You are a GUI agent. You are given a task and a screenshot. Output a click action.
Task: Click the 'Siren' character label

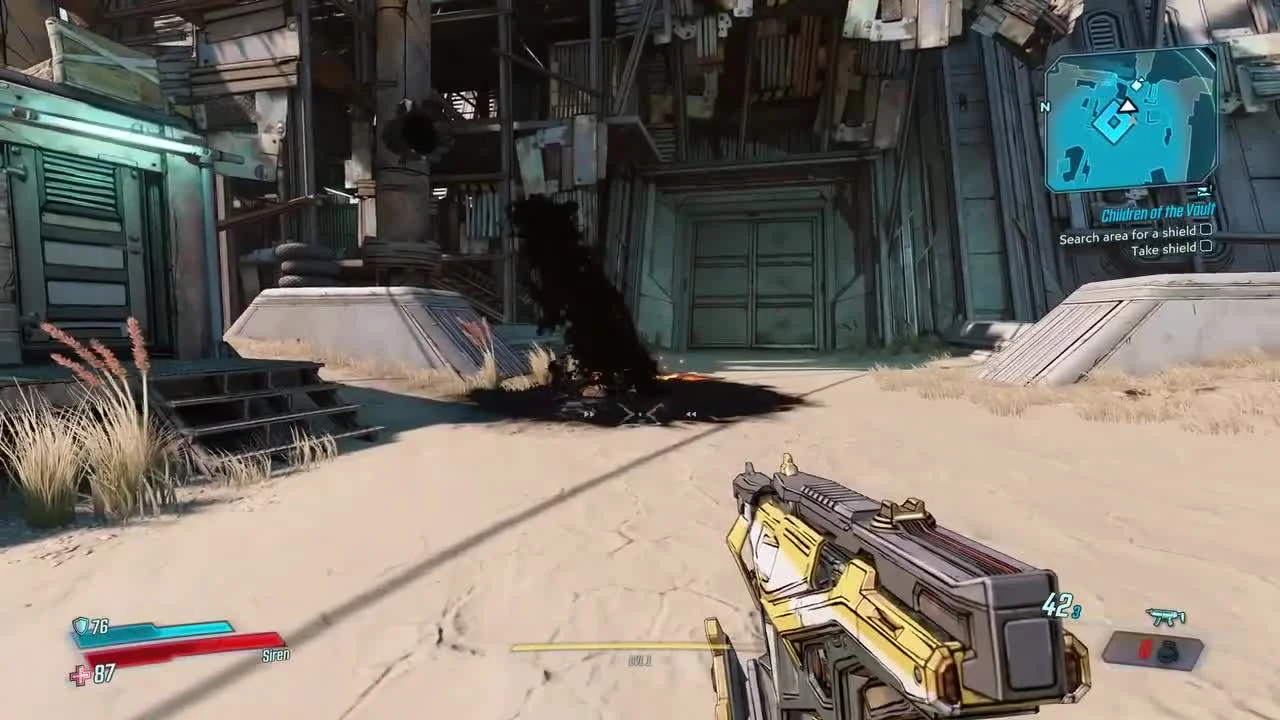[276, 656]
